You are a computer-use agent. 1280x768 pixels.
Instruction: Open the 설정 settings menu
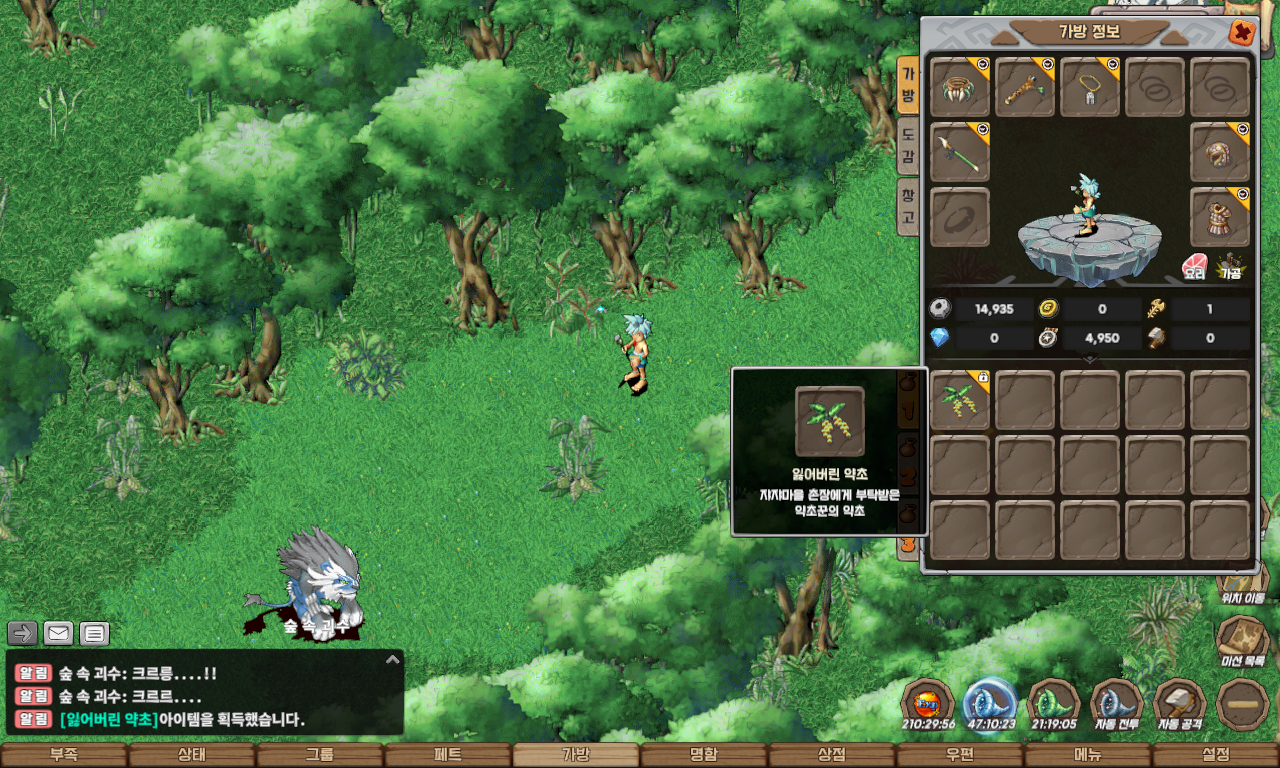pyautogui.click(x=1215, y=755)
